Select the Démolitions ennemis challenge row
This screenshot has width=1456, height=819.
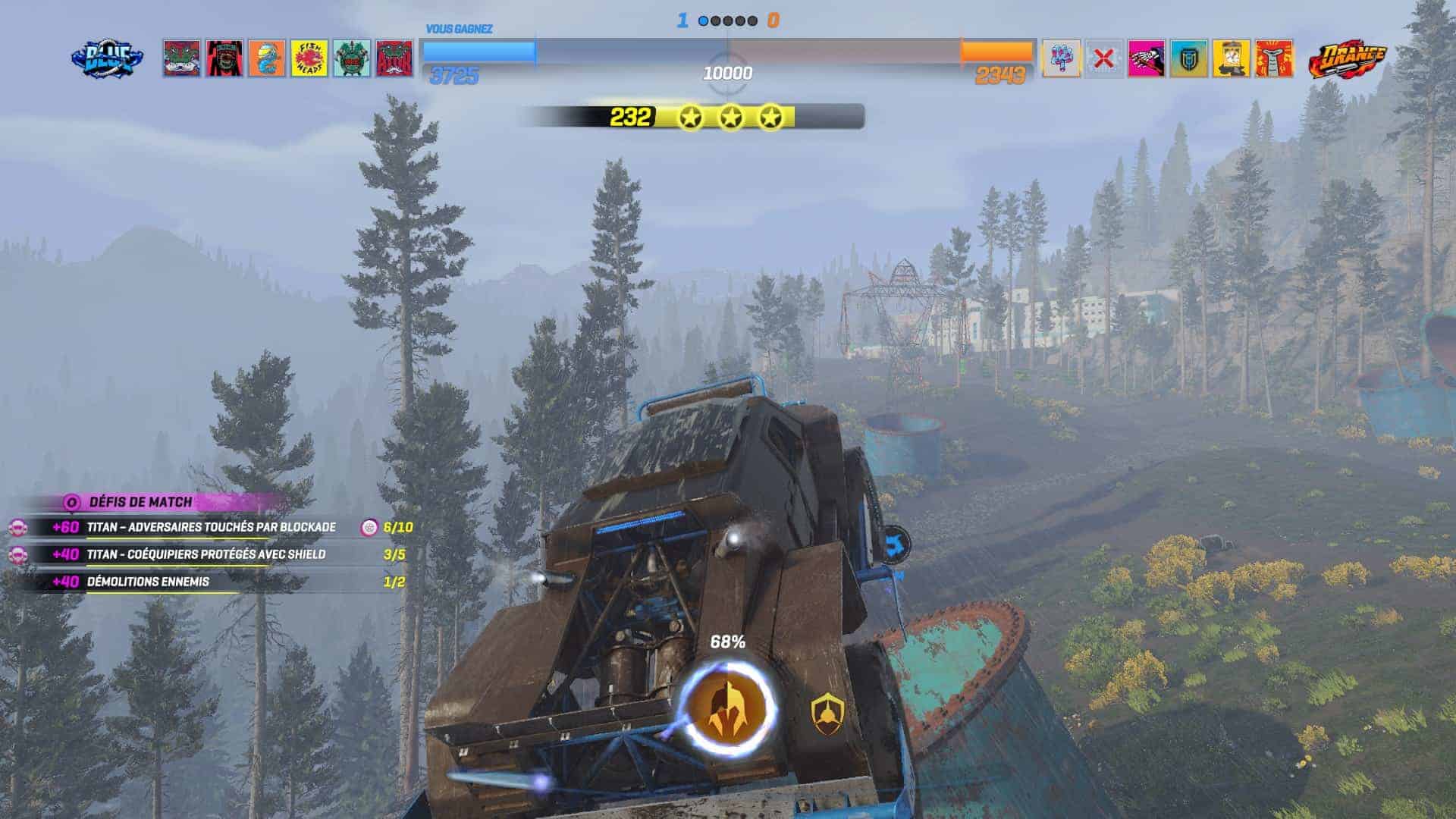148,582
